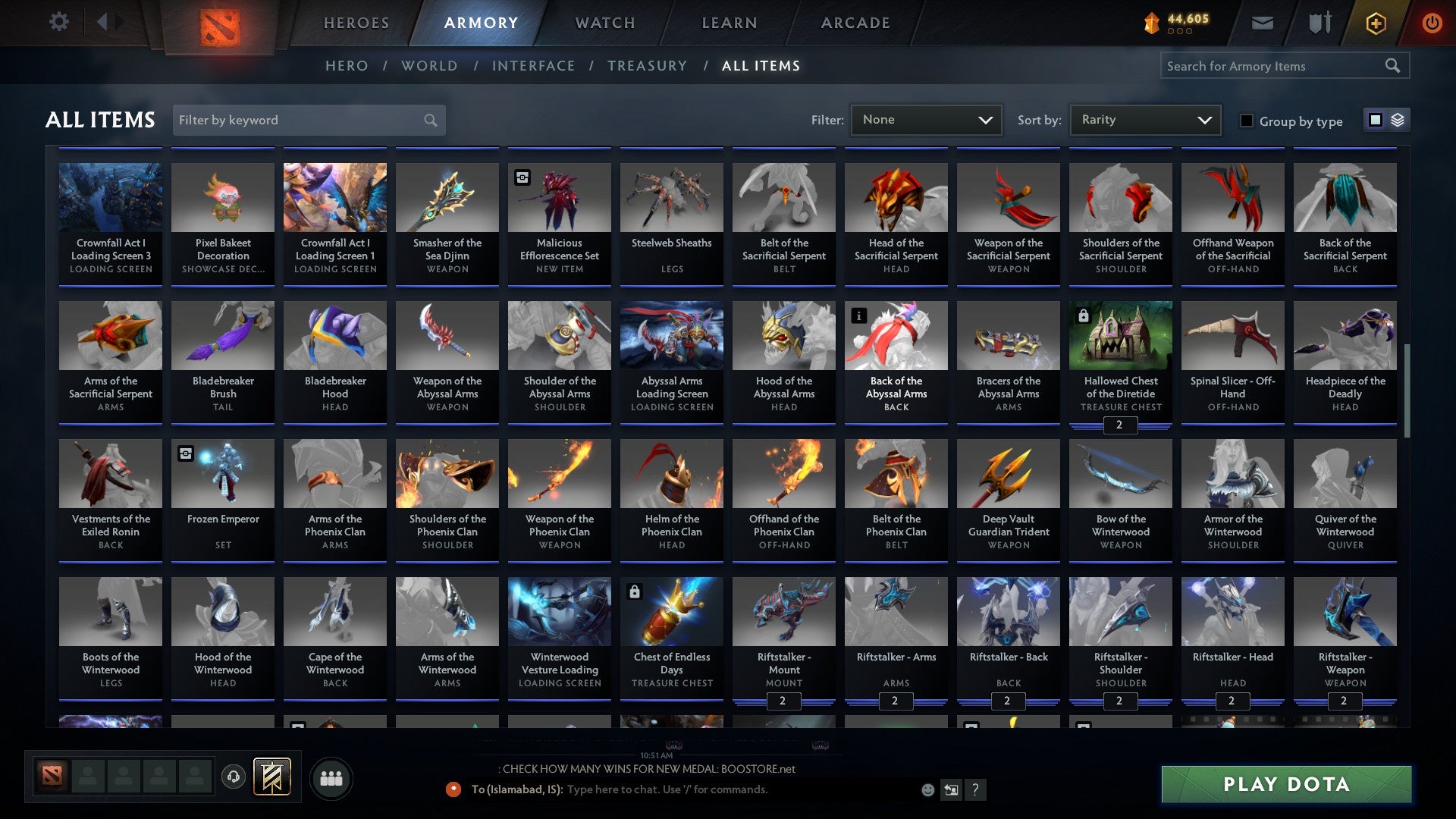Open the settings gear in the top left

(x=59, y=22)
